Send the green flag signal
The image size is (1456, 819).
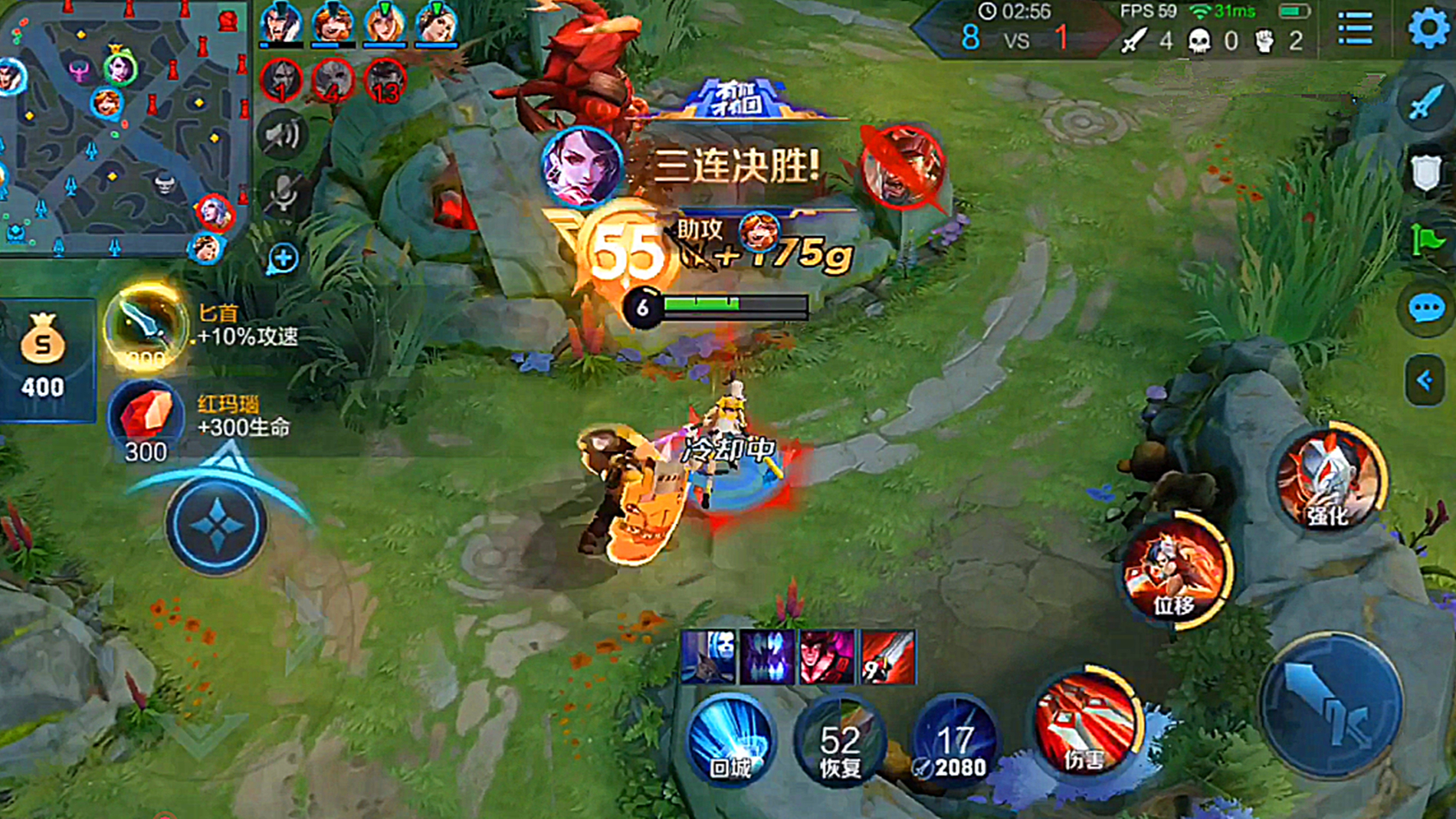coord(1426,241)
